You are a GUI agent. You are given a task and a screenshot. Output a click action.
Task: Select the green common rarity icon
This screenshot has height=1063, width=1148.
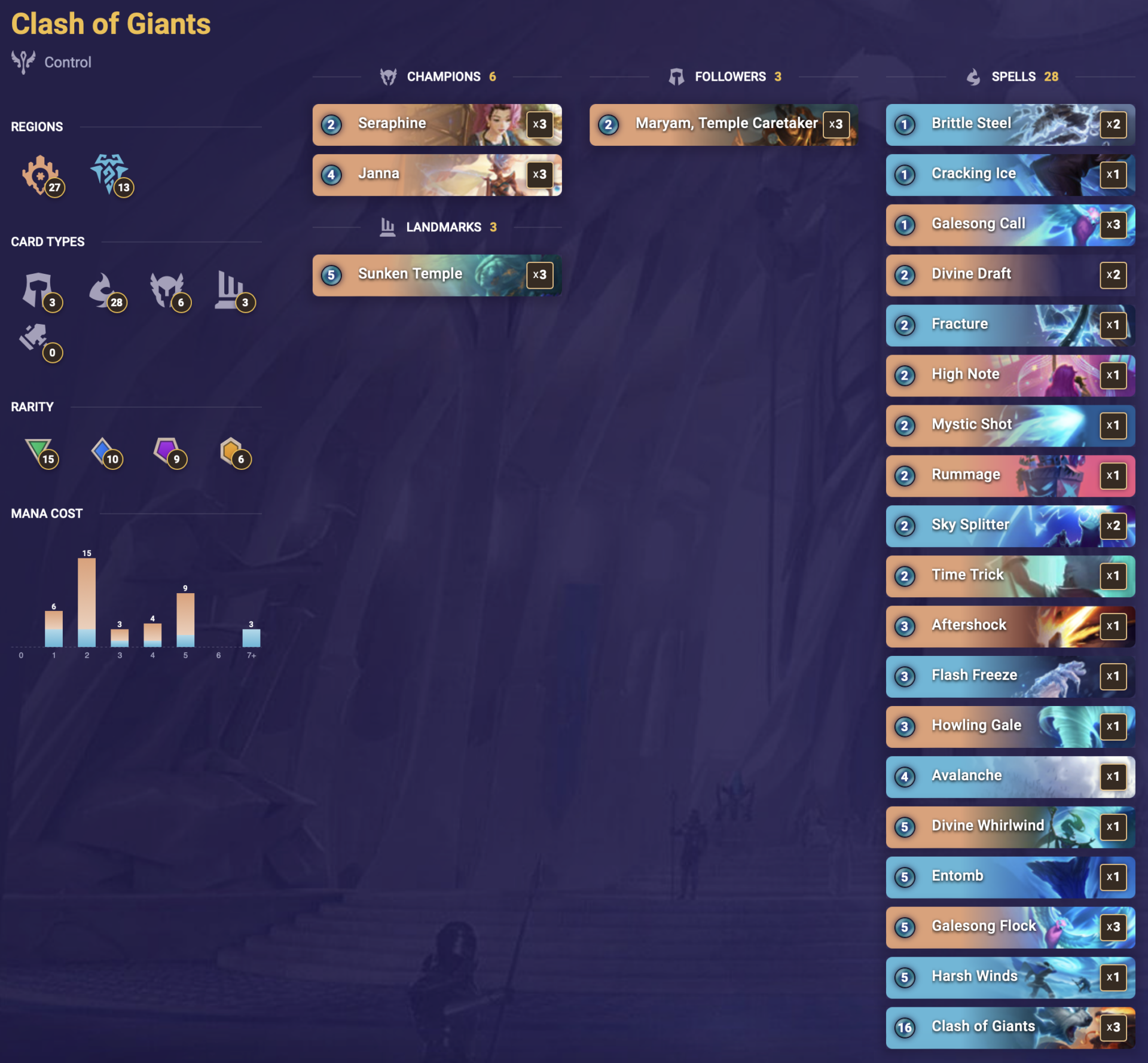pos(41,454)
